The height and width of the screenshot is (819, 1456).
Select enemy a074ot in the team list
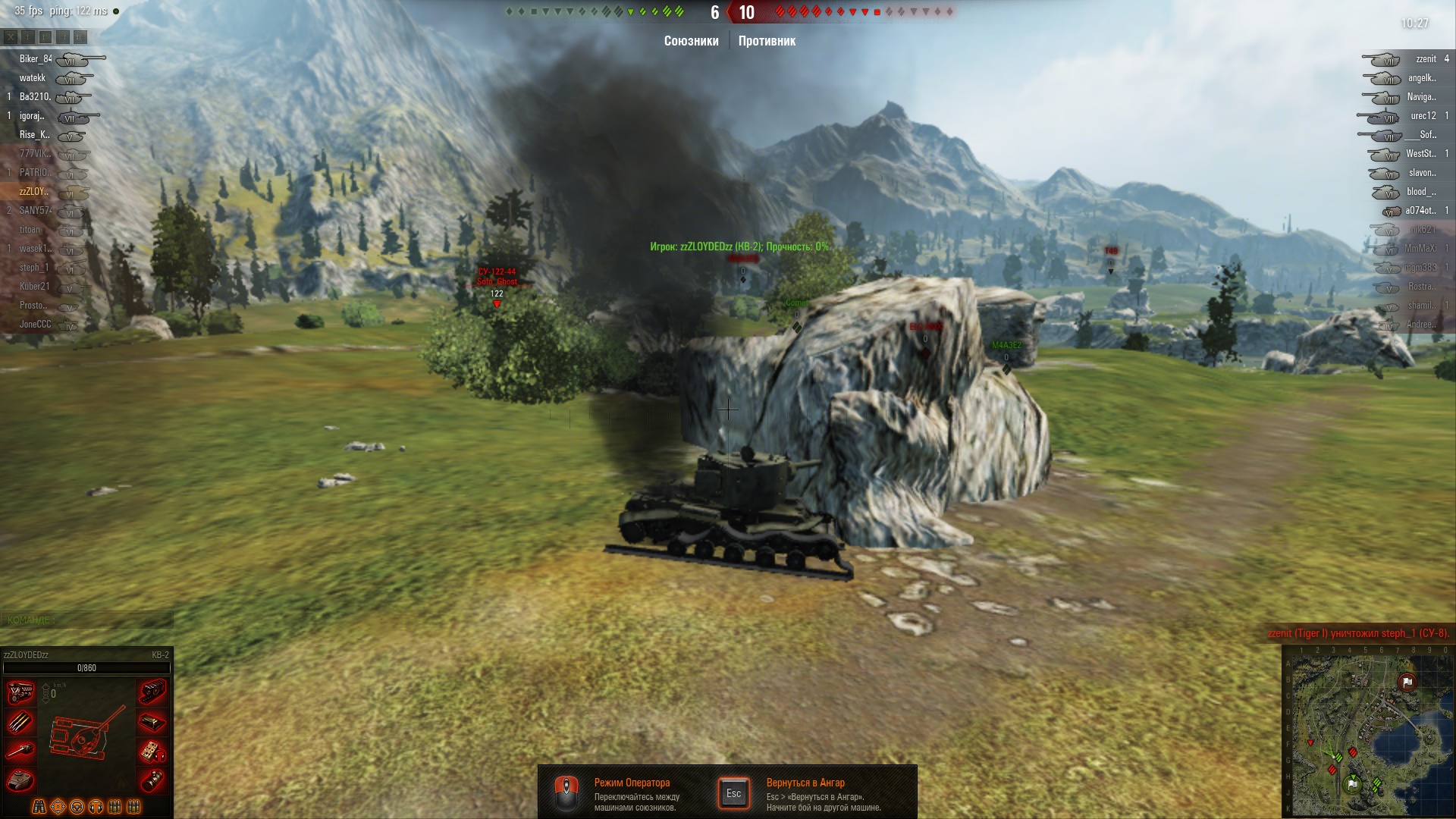1420,211
